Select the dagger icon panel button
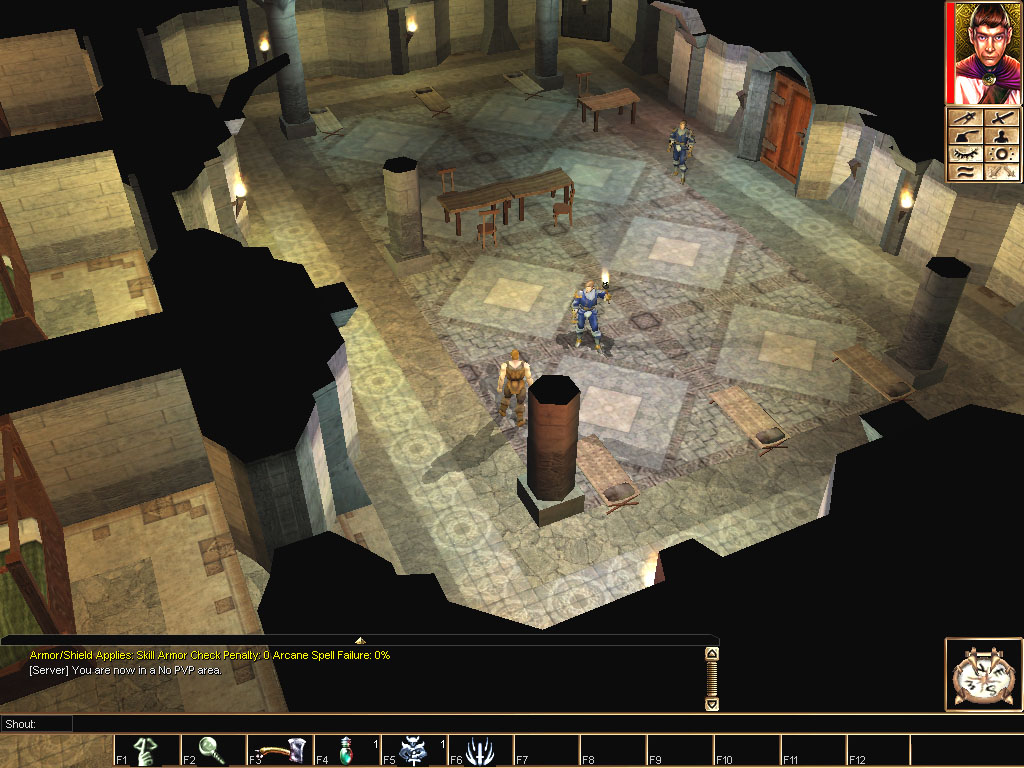The image size is (1024, 768). pos(965,119)
